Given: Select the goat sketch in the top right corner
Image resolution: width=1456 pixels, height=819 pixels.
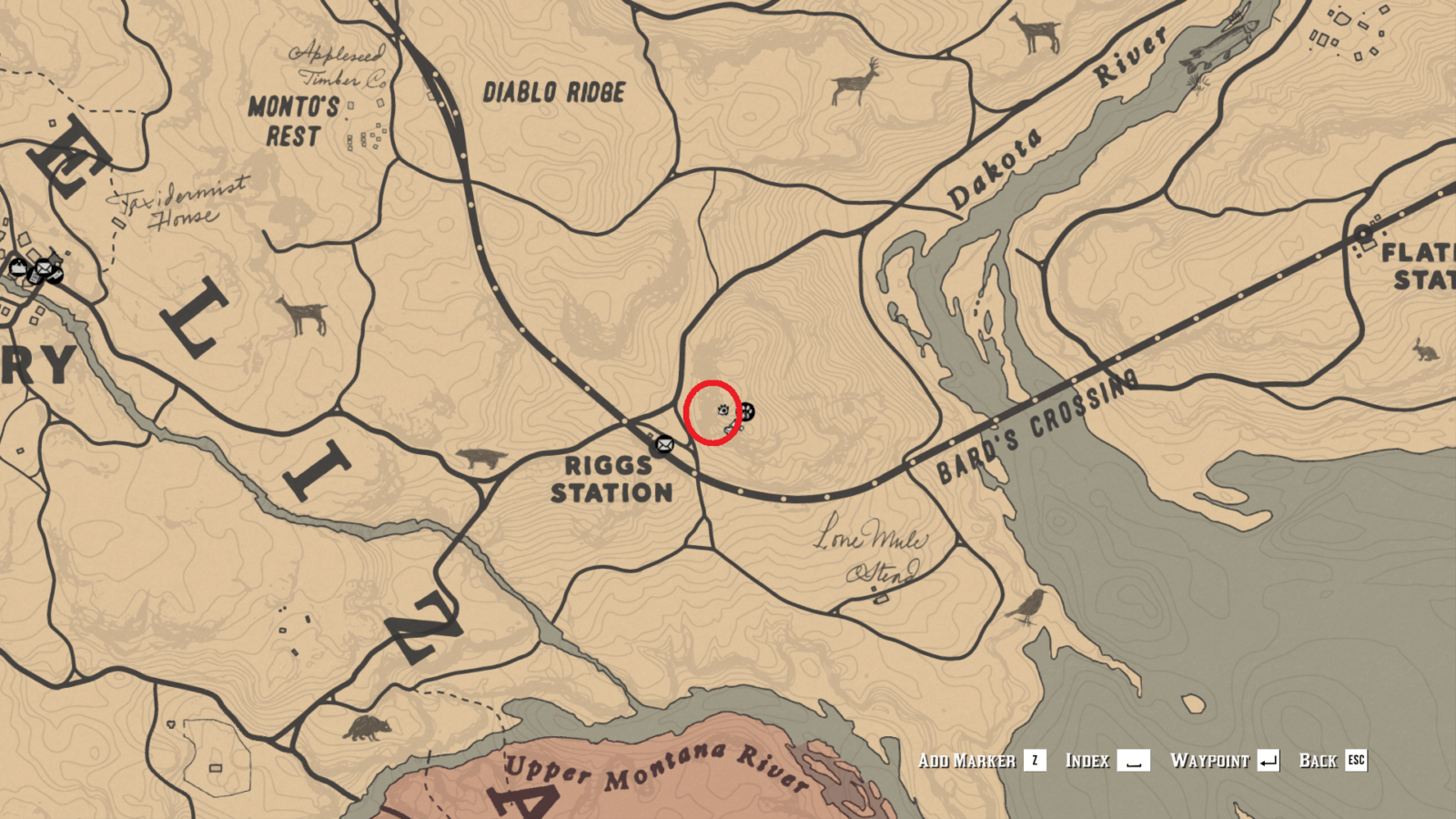Looking at the screenshot, I should 1037,32.
